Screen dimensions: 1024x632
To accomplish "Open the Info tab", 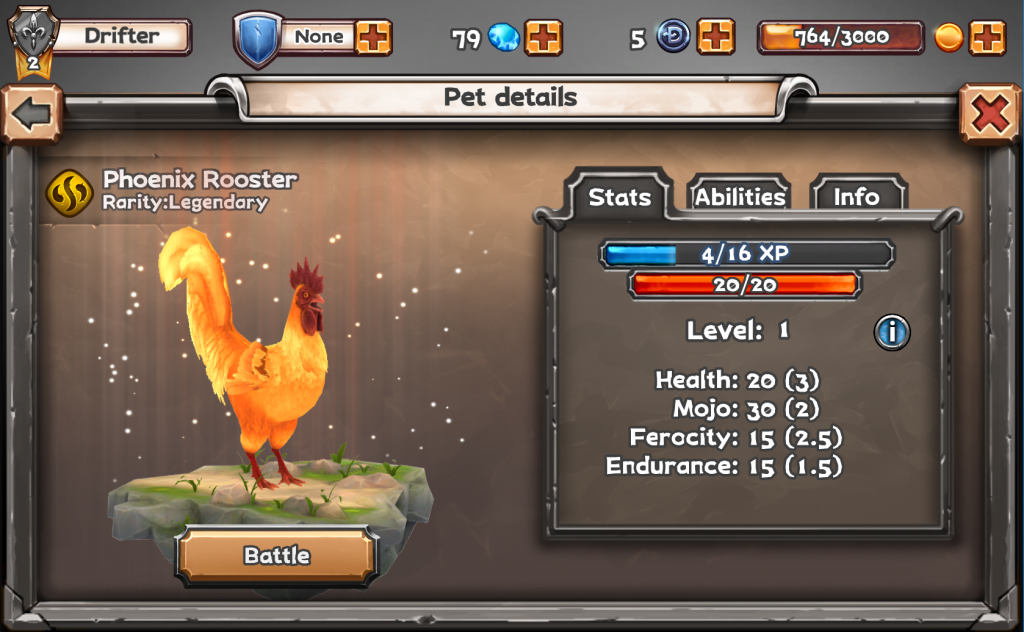I will pyautogui.click(x=856, y=197).
